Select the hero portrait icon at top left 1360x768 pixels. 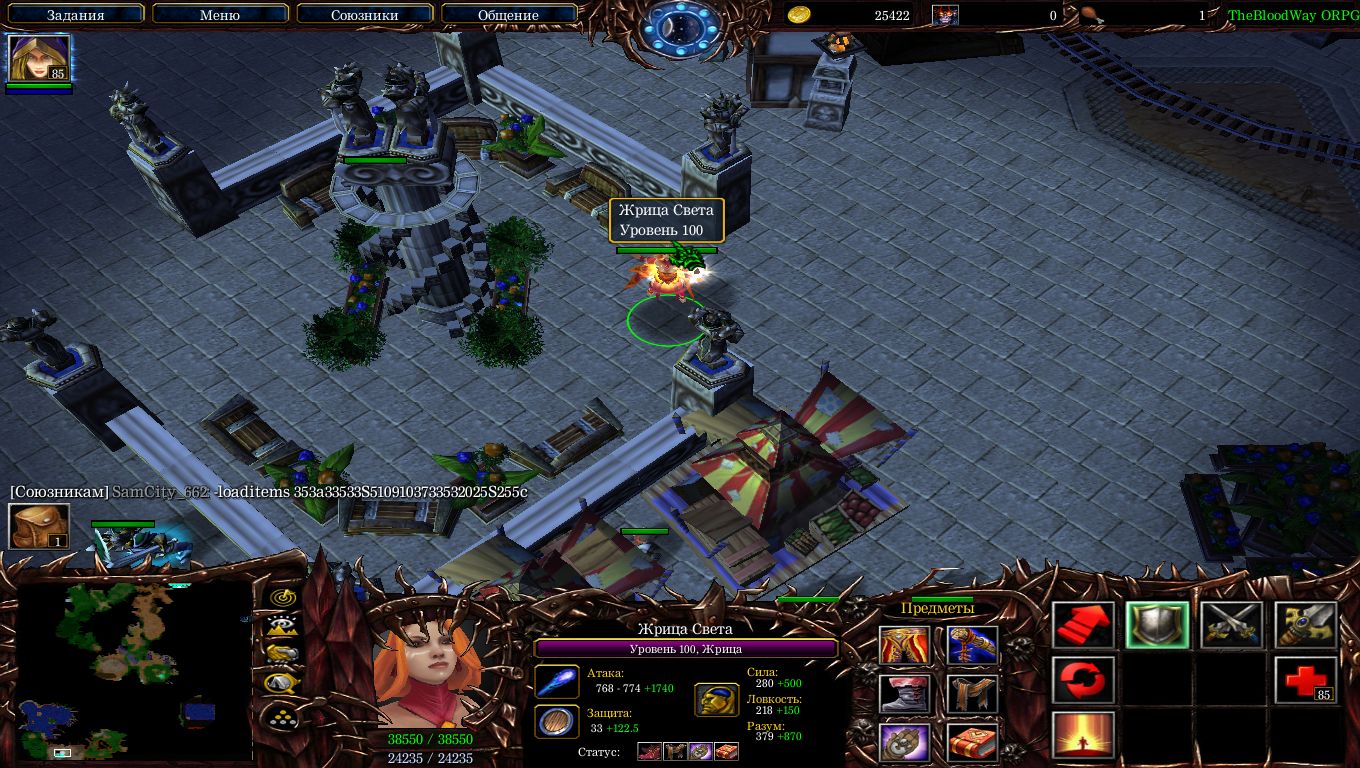(39, 59)
